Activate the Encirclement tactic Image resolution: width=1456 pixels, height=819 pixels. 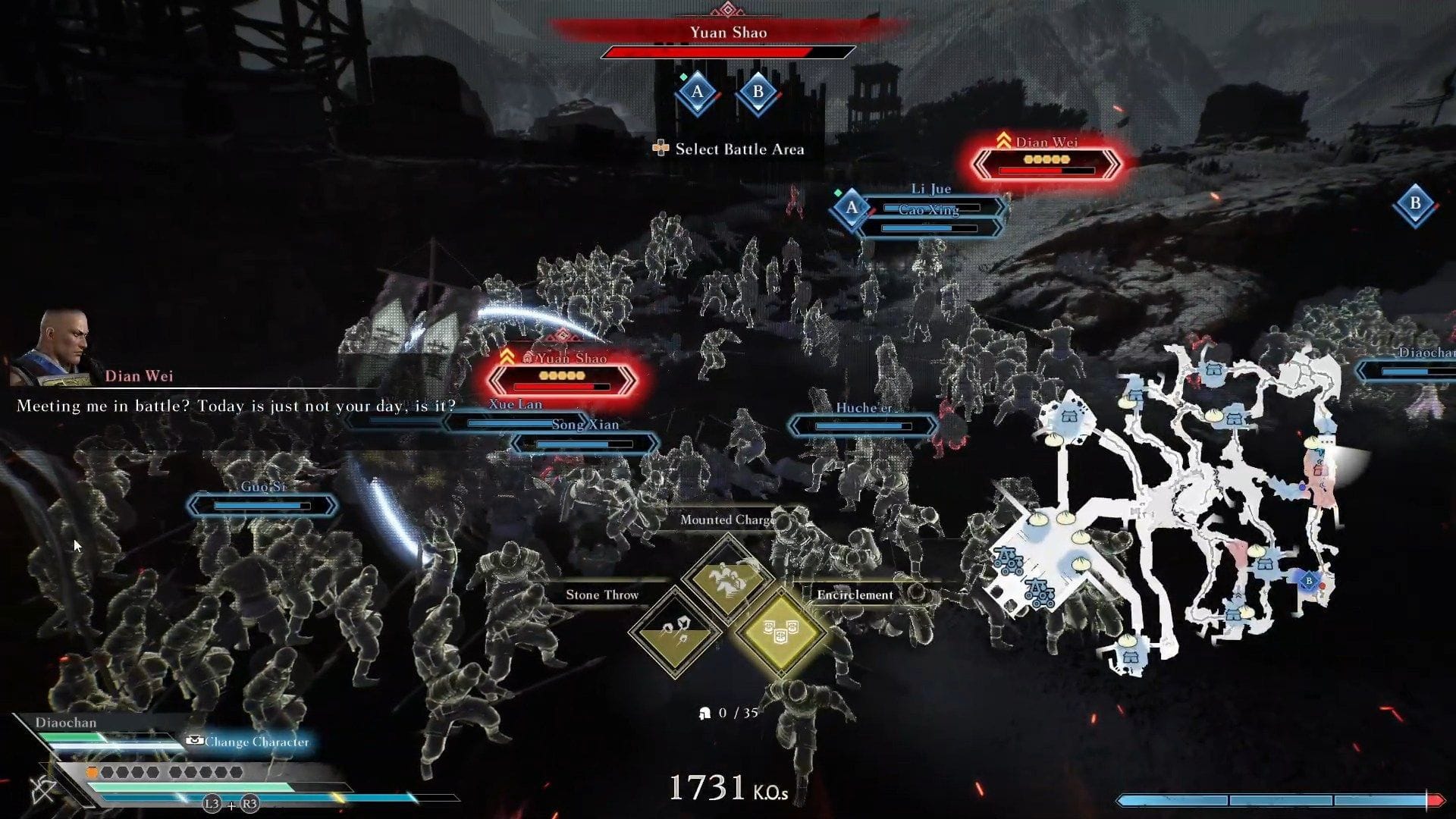pyautogui.click(x=780, y=632)
